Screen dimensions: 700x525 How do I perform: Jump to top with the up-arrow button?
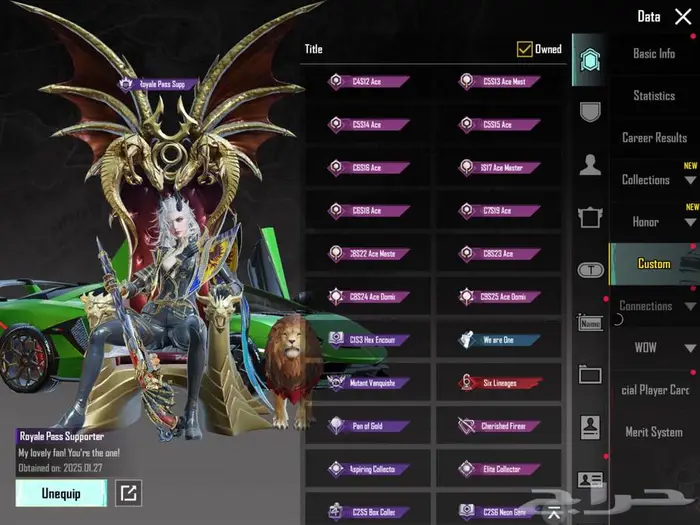pos(553,514)
